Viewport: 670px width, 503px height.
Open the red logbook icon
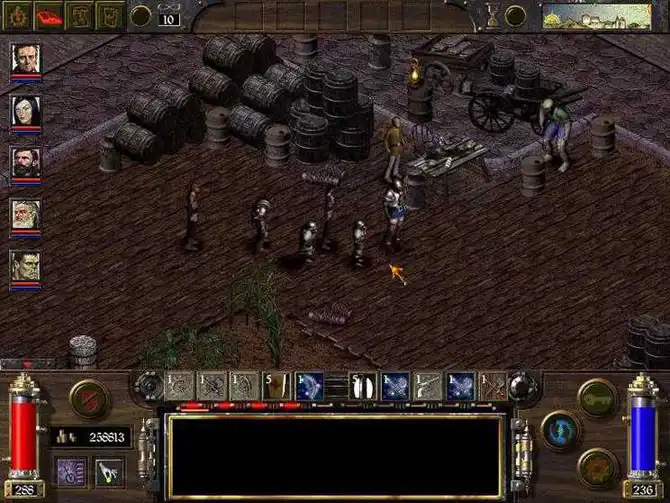click(50, 14)
